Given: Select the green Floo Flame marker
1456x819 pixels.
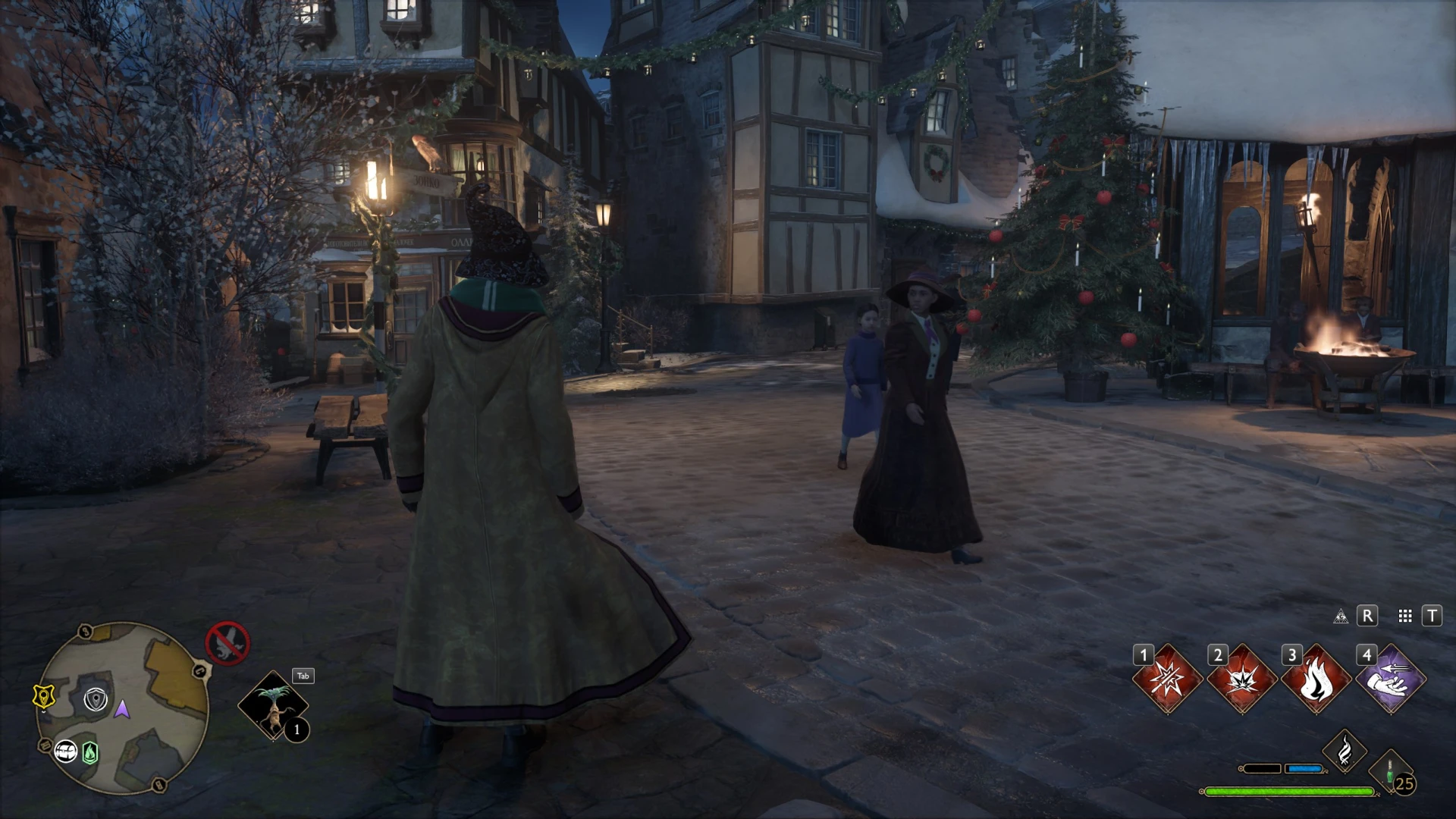Looking at the screenshot, I should [90, 752].
